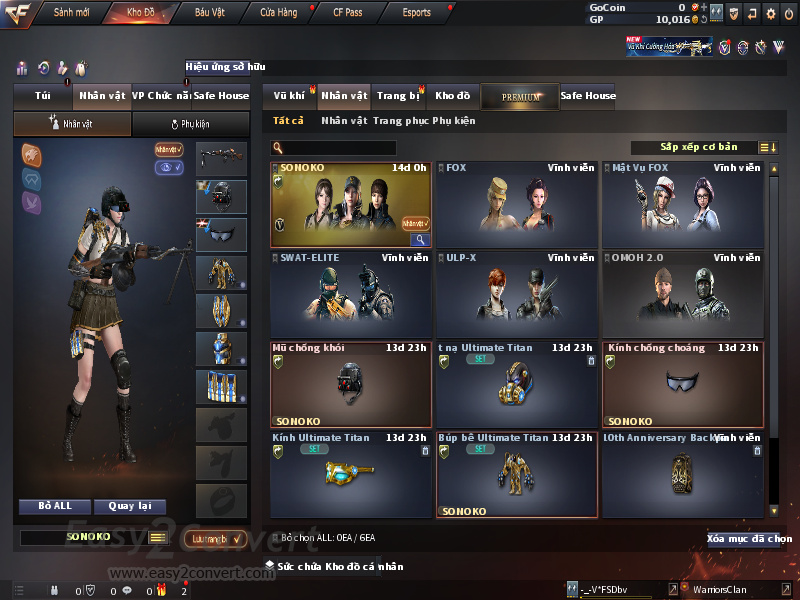
Task: Select the FOX character card
Action: click(517, 205)
